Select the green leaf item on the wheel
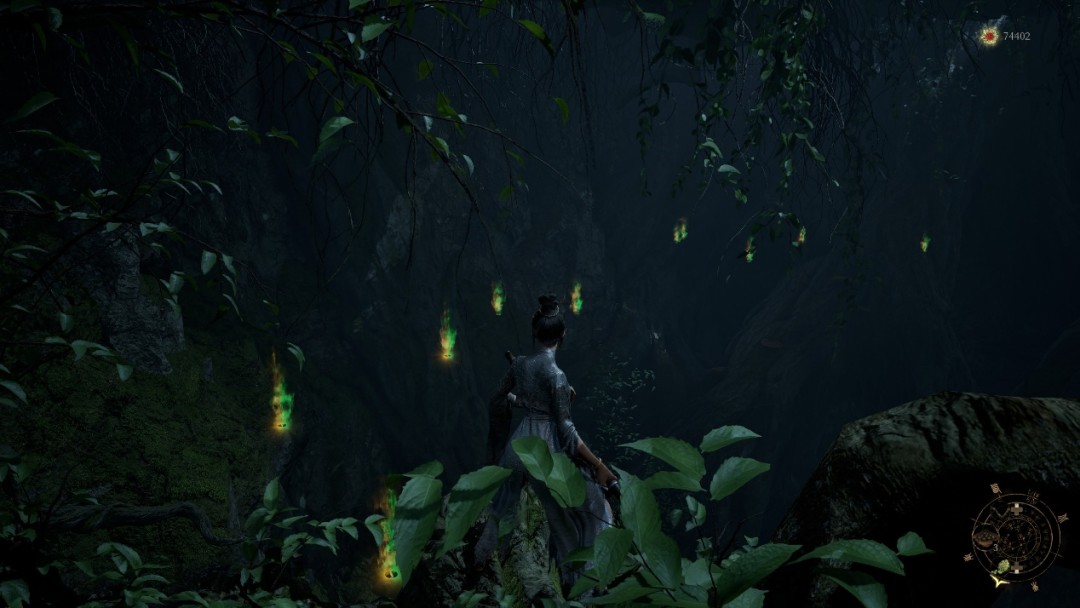This screenshot has height=608, width=1080. 1003,567
